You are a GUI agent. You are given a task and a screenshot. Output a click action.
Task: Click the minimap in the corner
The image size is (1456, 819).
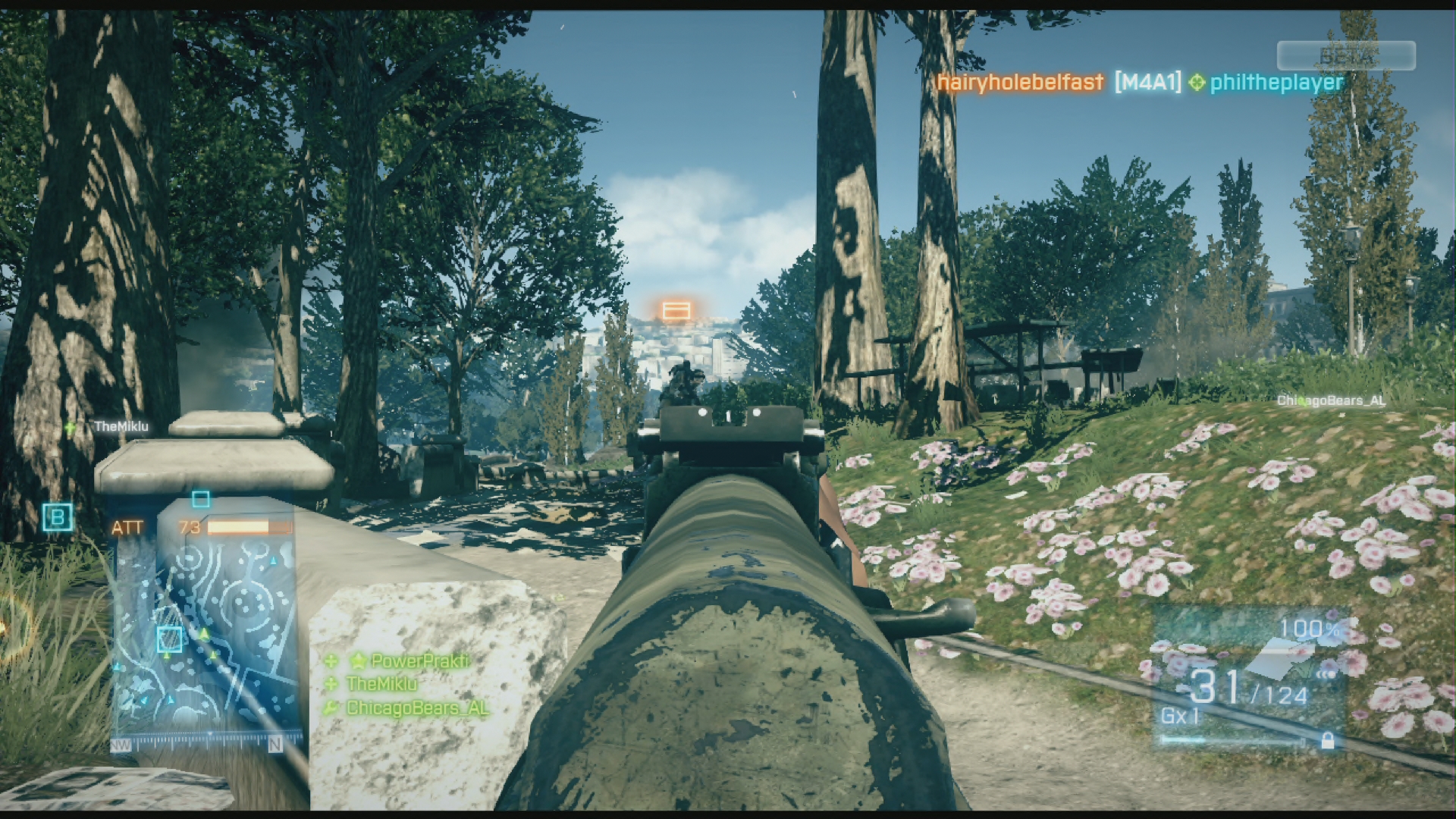coord(205,629)
